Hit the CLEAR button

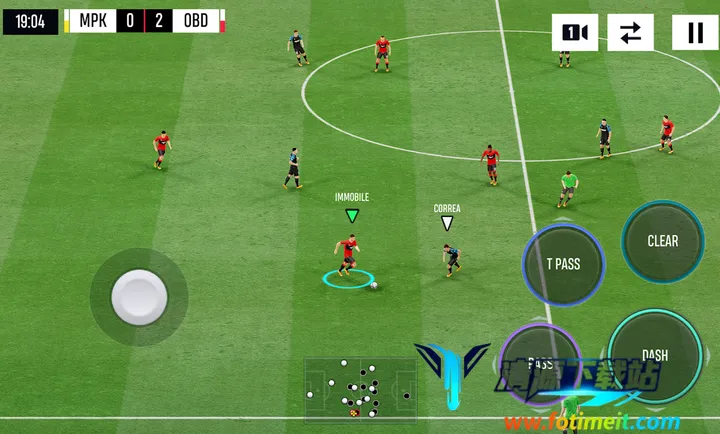pos(662,241)
